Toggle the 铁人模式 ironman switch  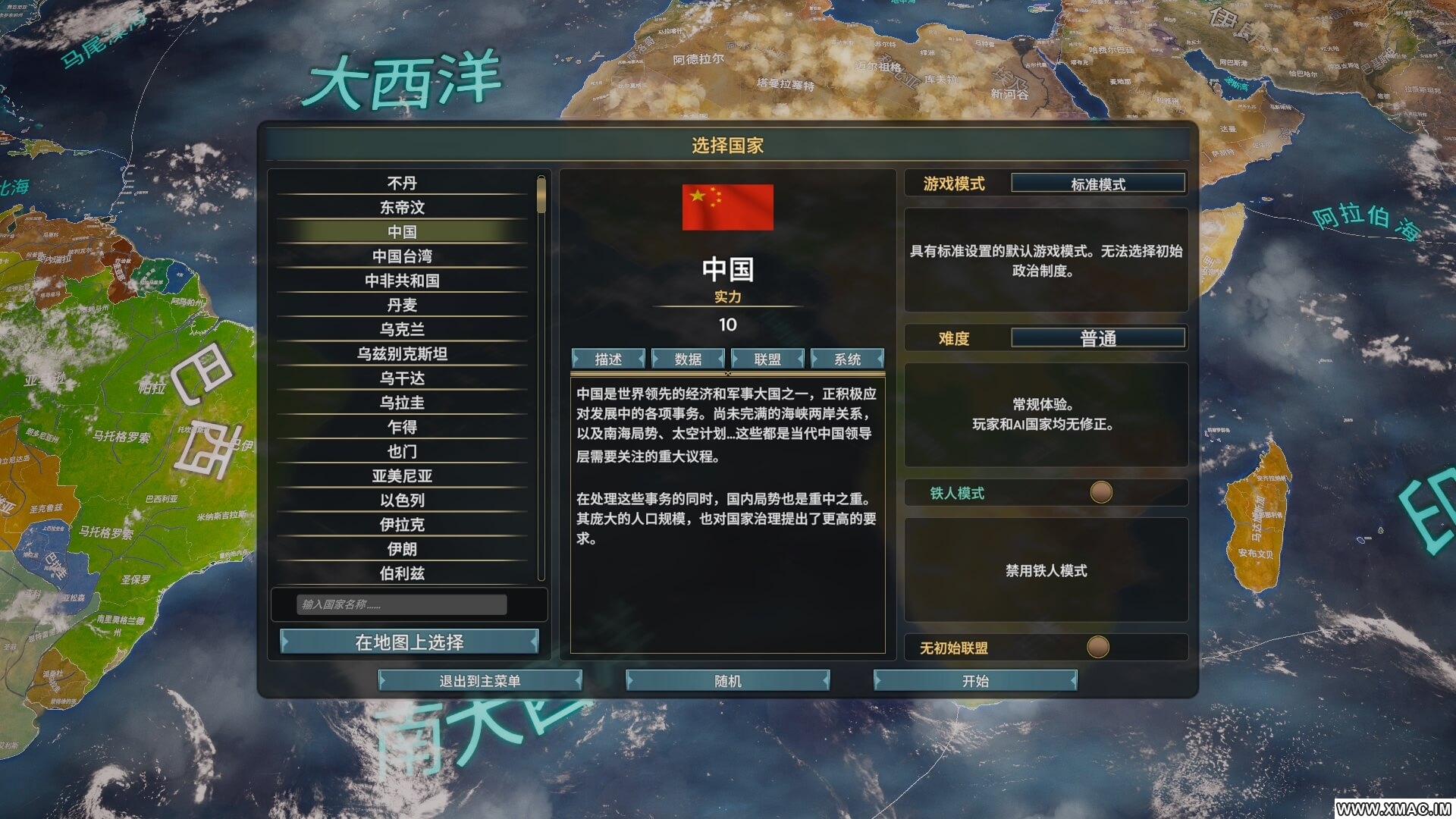pos(1100,493)
